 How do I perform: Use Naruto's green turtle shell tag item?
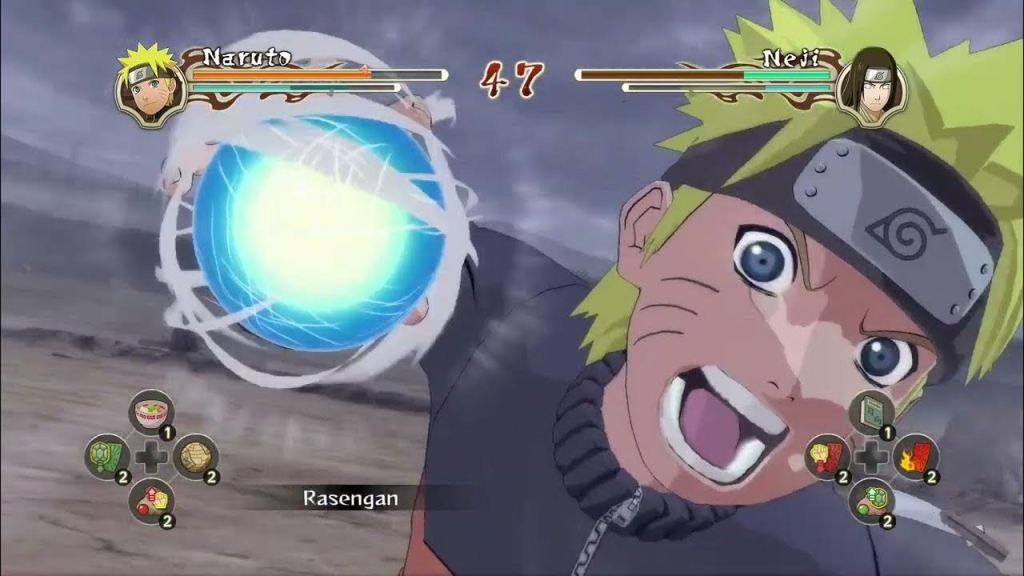point(107,456)
